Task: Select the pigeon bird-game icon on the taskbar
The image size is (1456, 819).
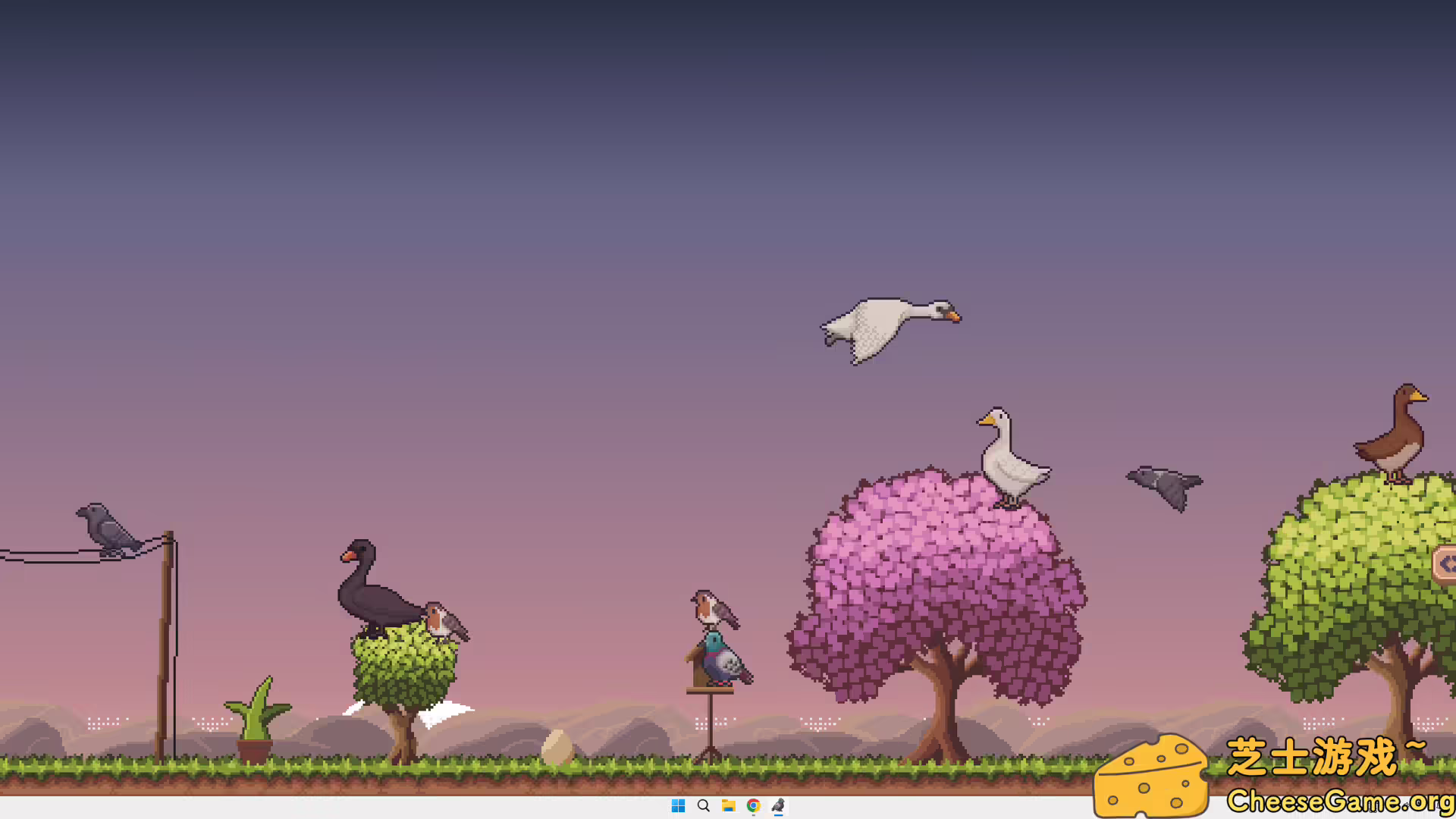Action: click(777, 806)
